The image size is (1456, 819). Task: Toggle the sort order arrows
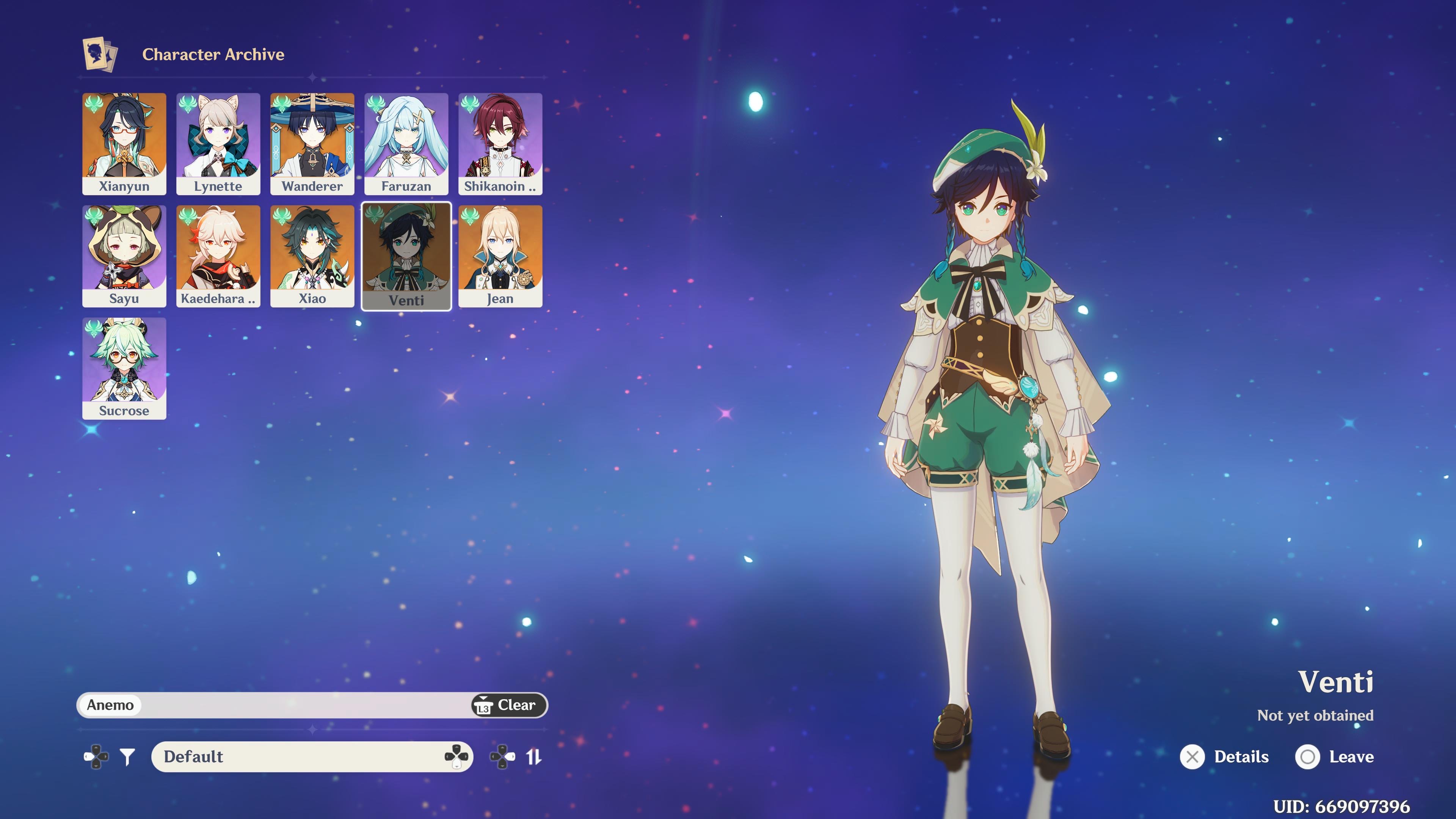[533, 756]
